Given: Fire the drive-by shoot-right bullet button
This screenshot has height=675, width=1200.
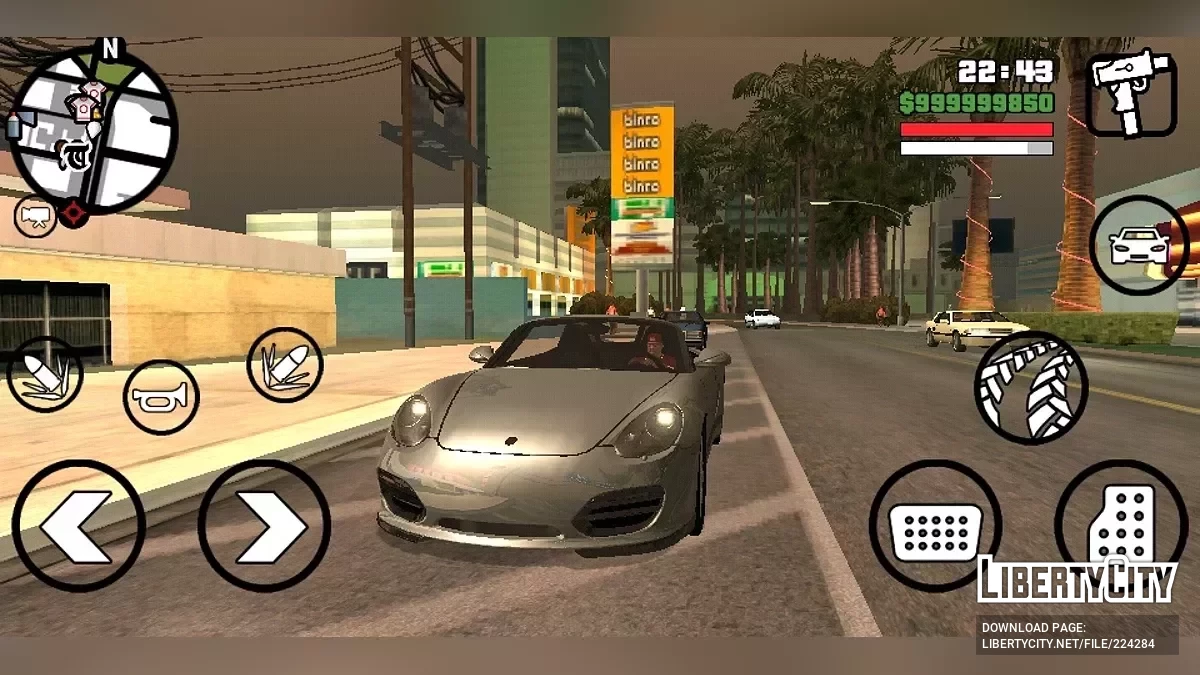Looking at the screenshot, I should click(x=285, y=365).
